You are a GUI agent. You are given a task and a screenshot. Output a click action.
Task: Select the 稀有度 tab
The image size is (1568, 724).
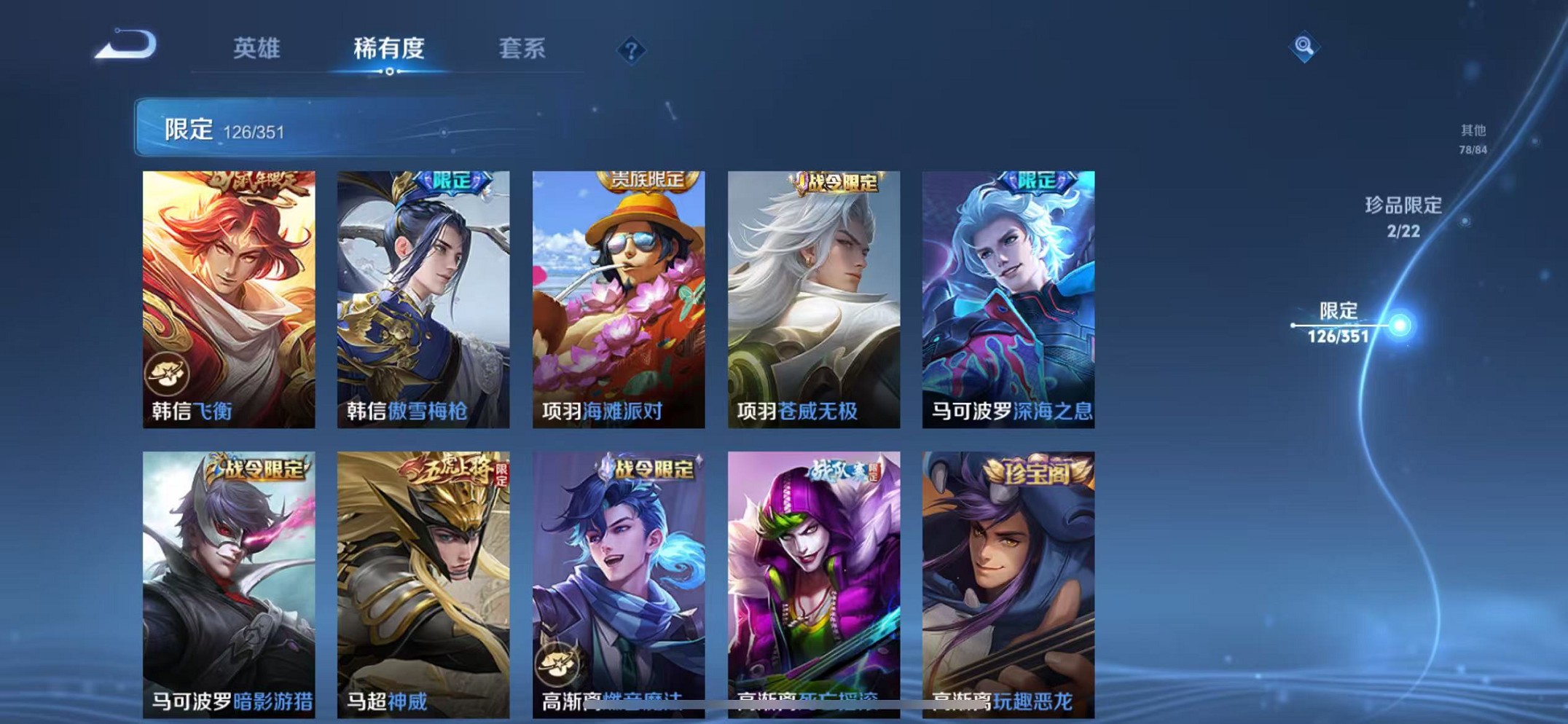click(390, 49)
